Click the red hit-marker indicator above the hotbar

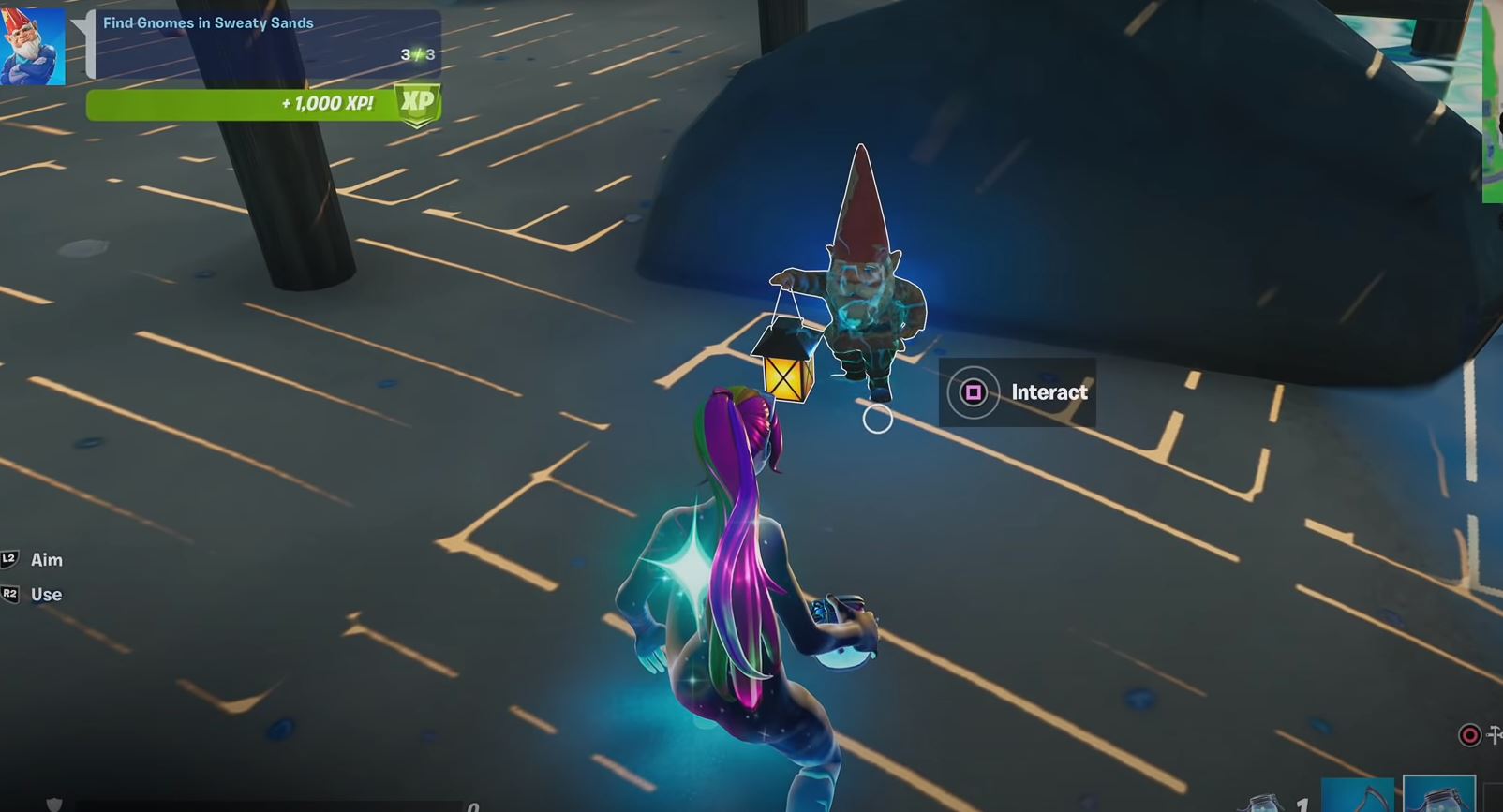(x=1469, y=735)
